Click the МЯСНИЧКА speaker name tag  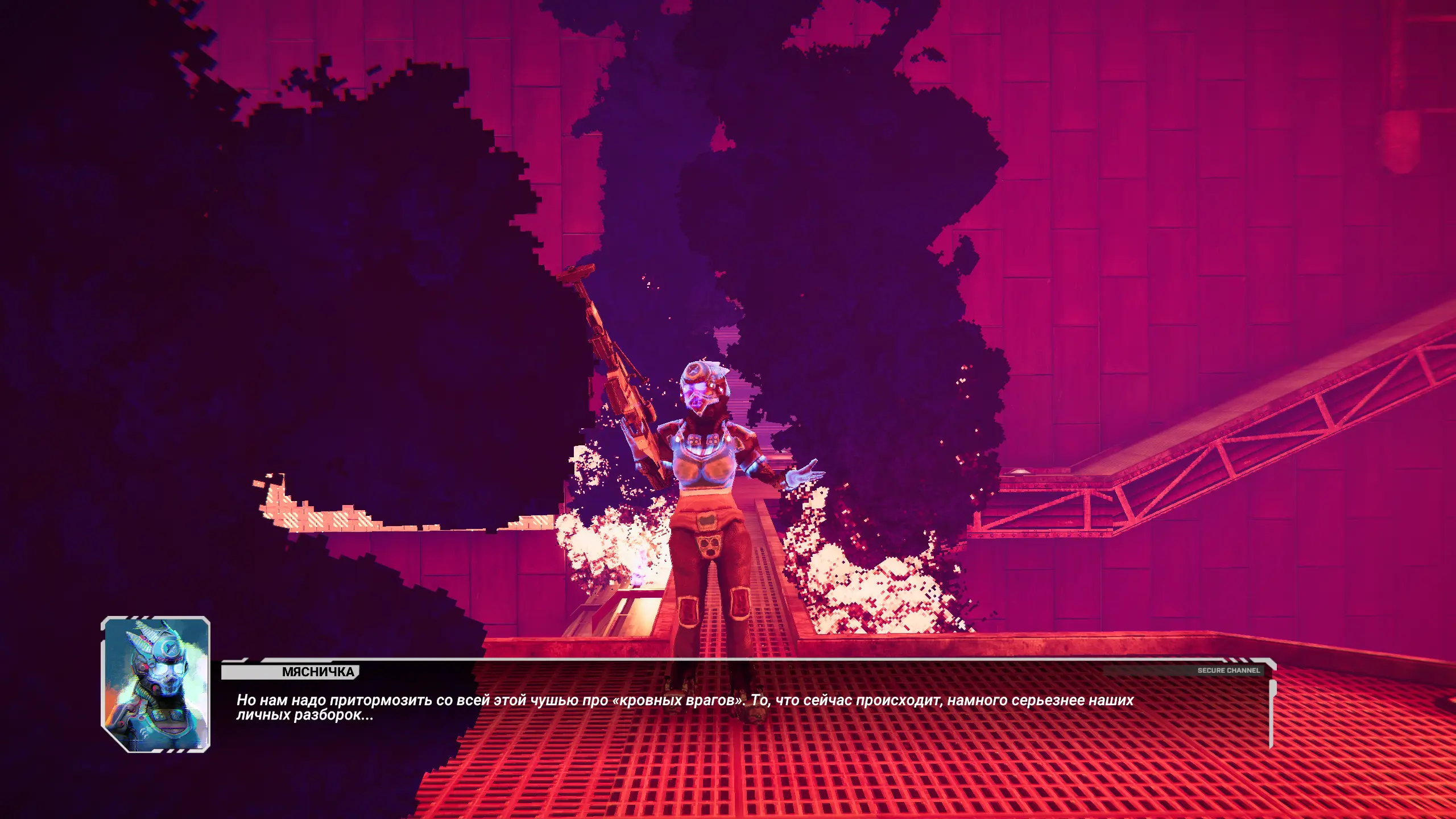coord(317,672)
